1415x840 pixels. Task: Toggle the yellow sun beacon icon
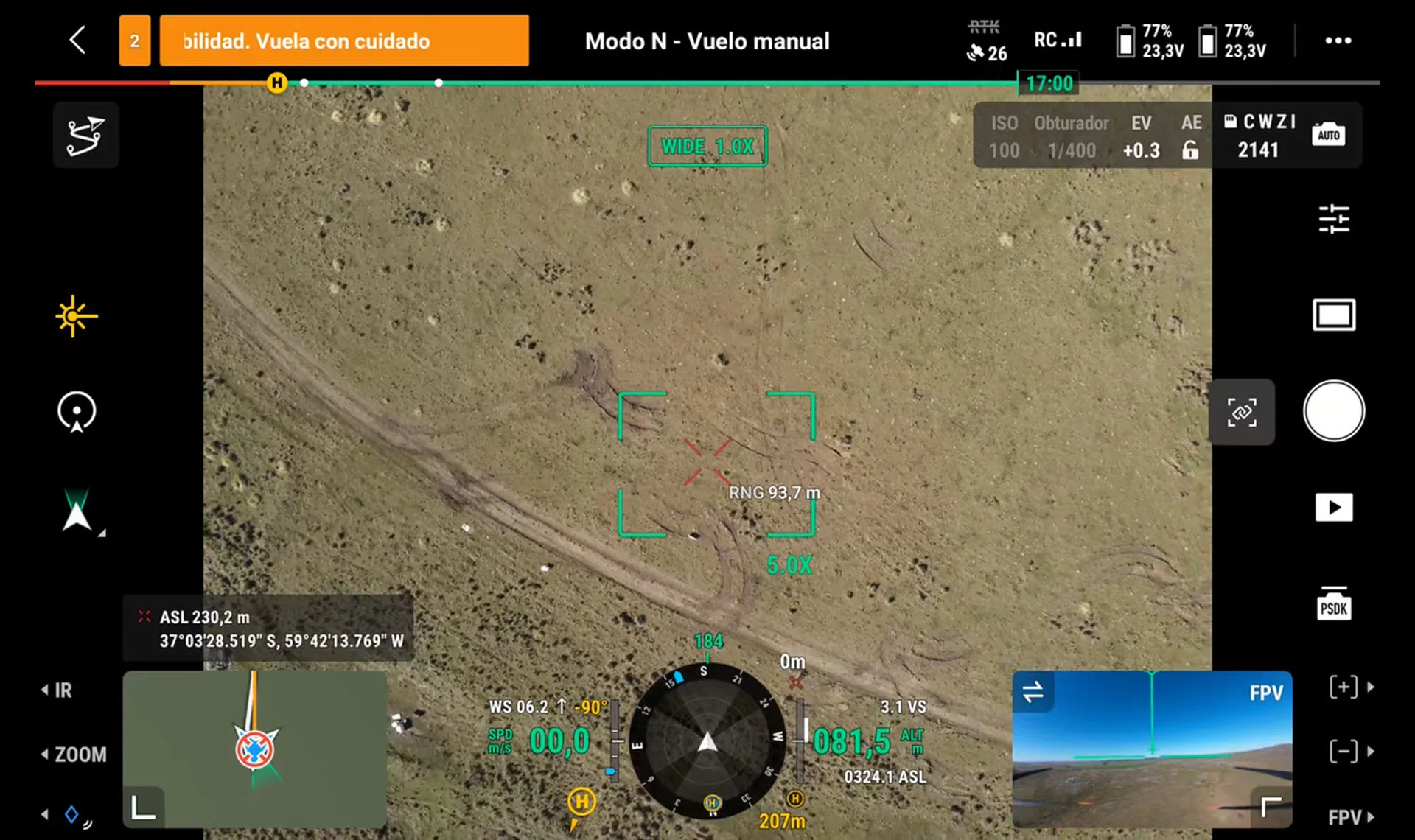click(76, 316)
